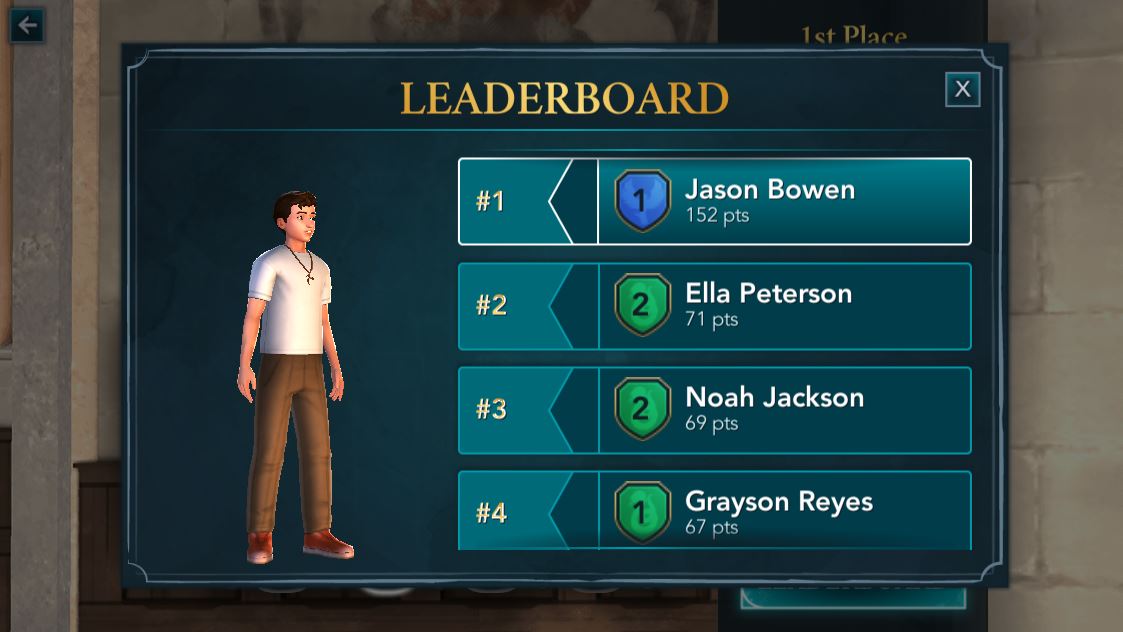Screen dimensions: 1123x632
Task: Go back with the top-left arrow
Action: tap(27, 25)
